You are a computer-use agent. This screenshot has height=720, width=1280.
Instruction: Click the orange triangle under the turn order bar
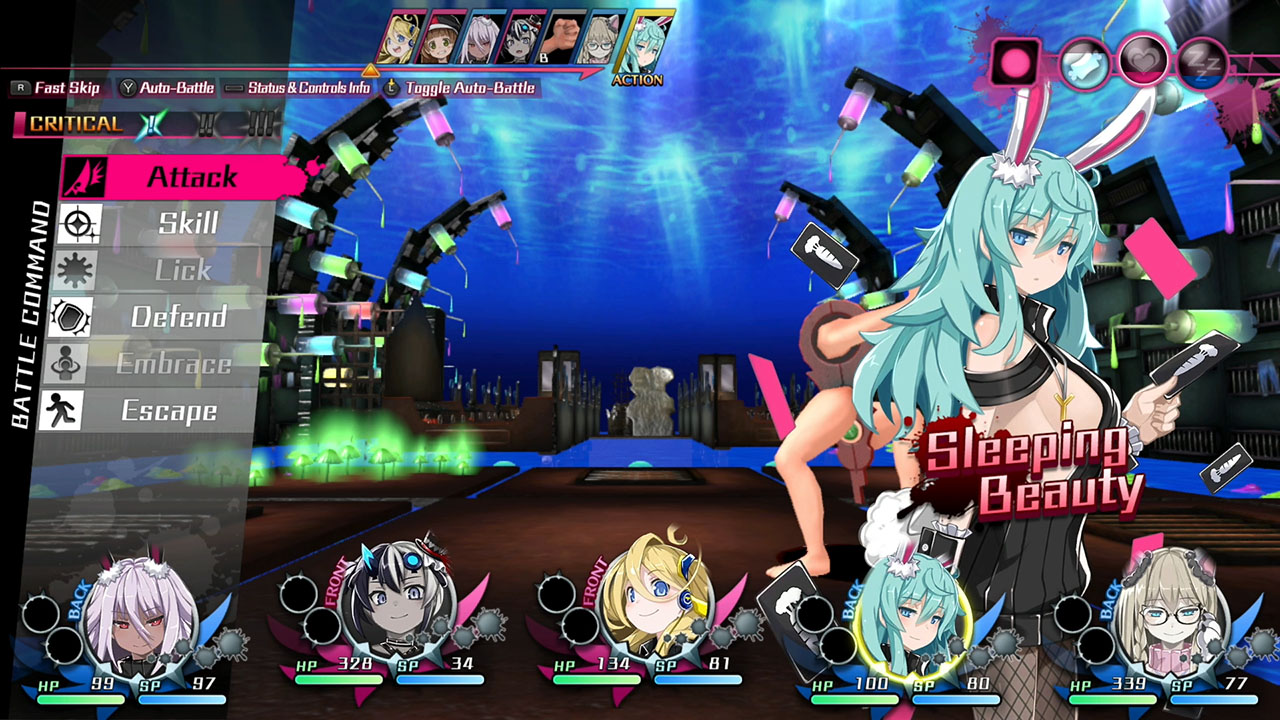tap(372, 70)
